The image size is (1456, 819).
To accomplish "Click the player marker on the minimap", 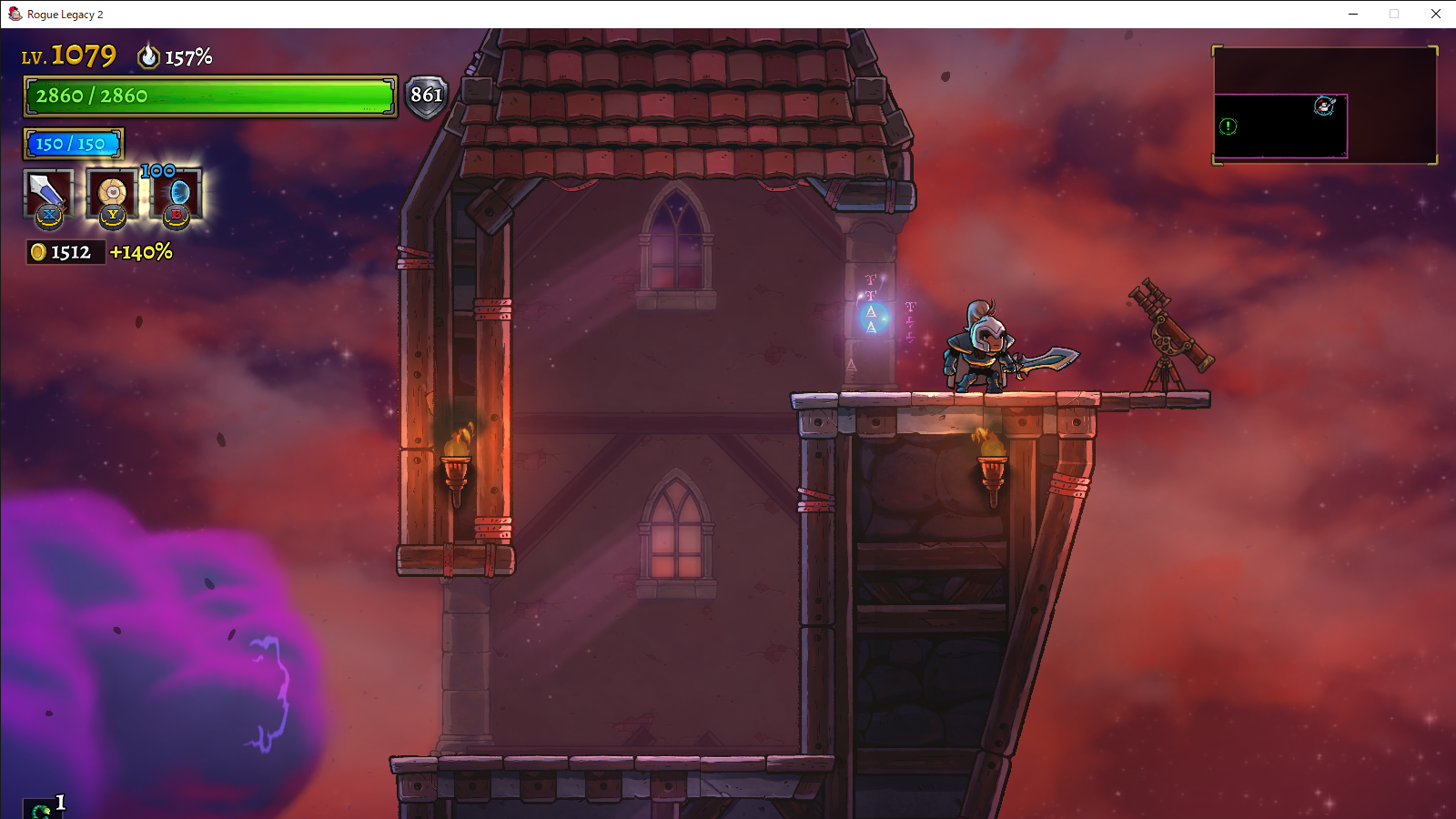I will click(1324, 106).
